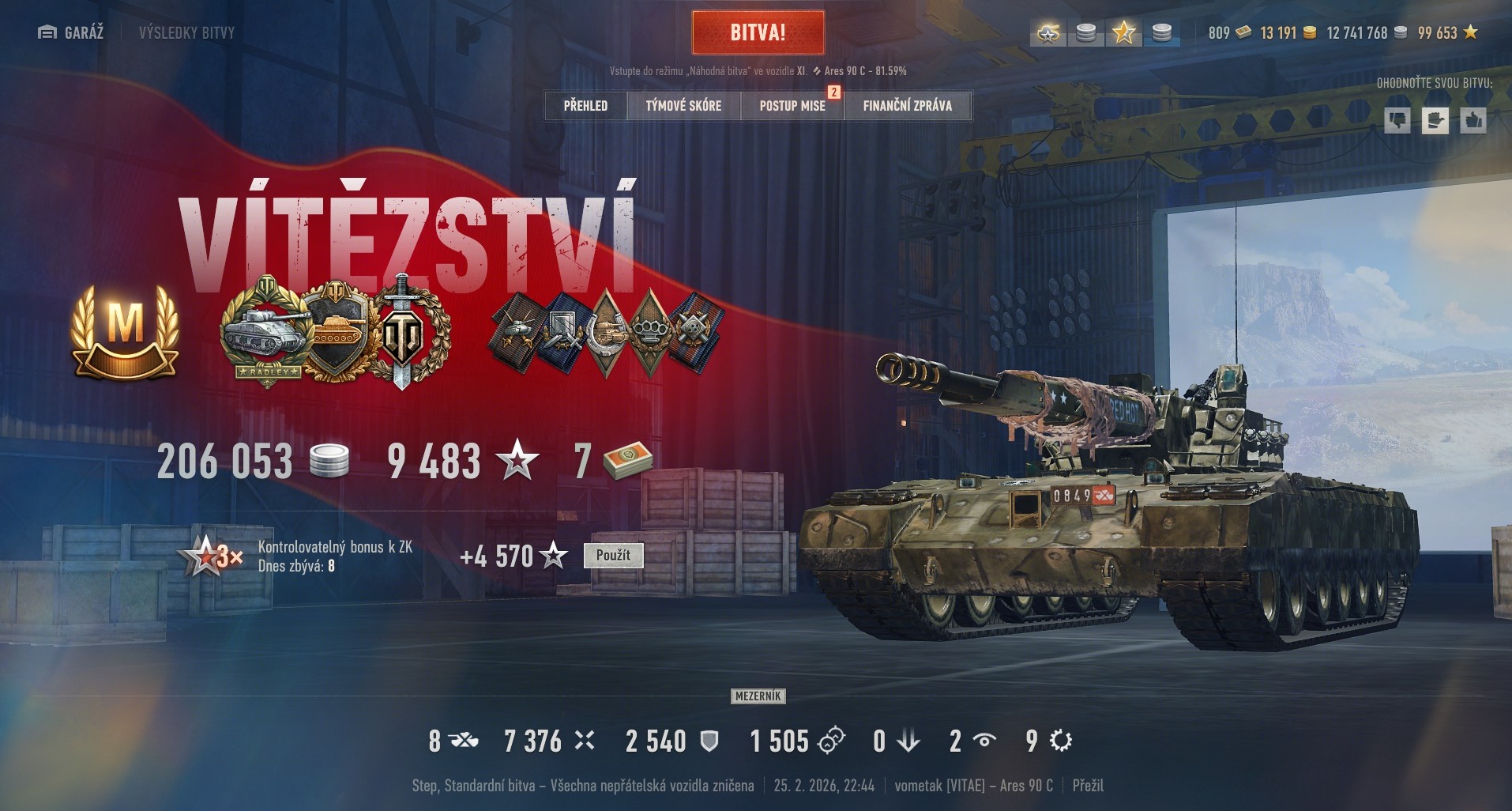Select the tank-with-star reserve icon
Viewport: 1512px width, 811px height.
(x=1048, y=32)
